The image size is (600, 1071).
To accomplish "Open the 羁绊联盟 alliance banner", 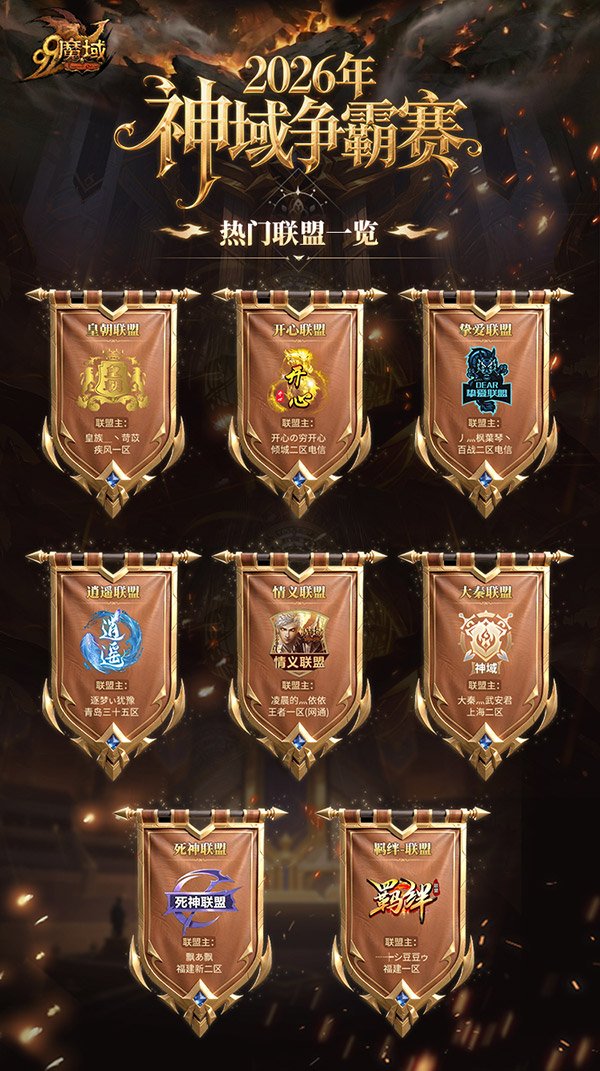I will [x=401, y=905].
